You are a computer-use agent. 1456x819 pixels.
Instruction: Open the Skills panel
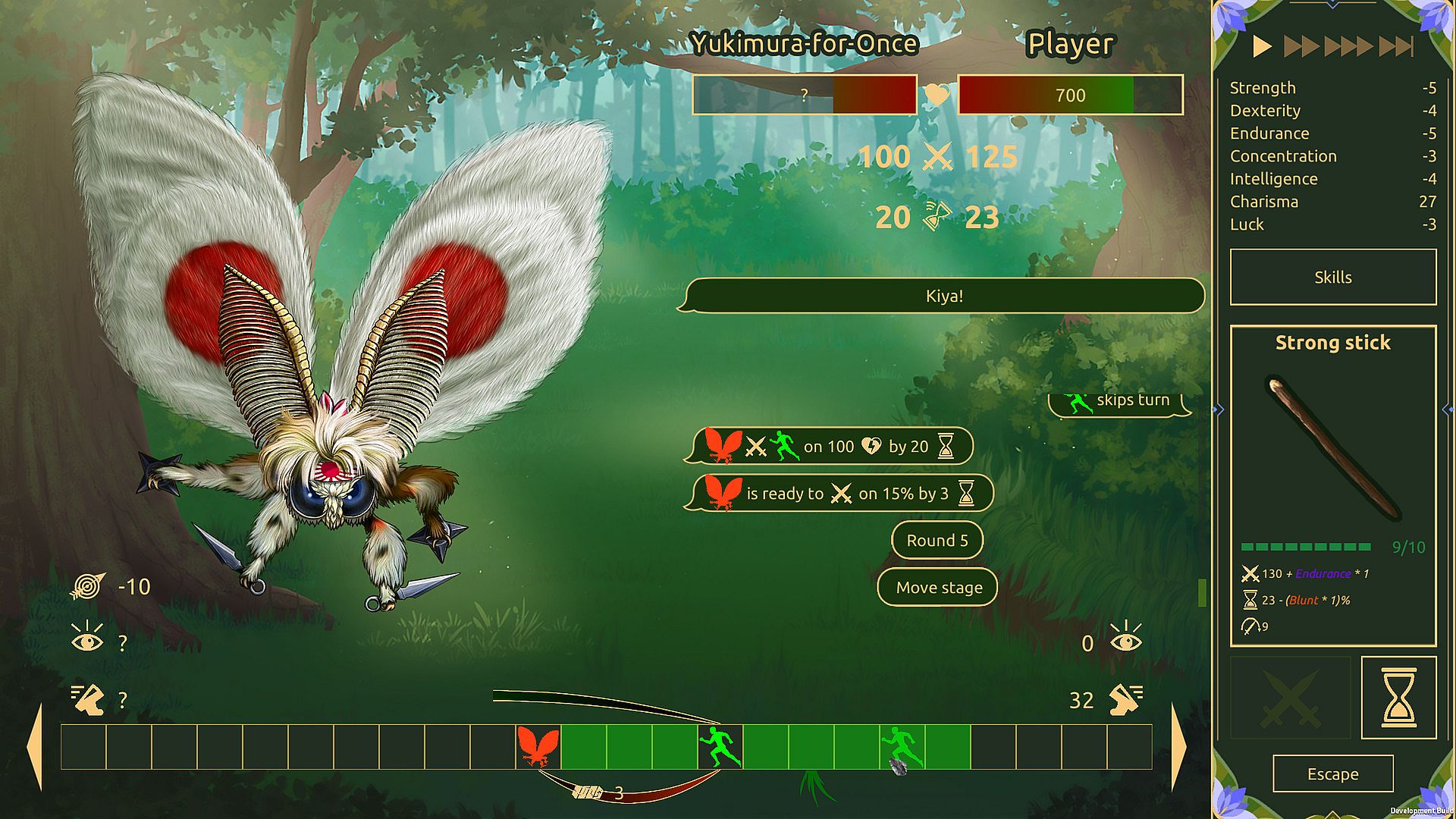(x=1332, y=278)
